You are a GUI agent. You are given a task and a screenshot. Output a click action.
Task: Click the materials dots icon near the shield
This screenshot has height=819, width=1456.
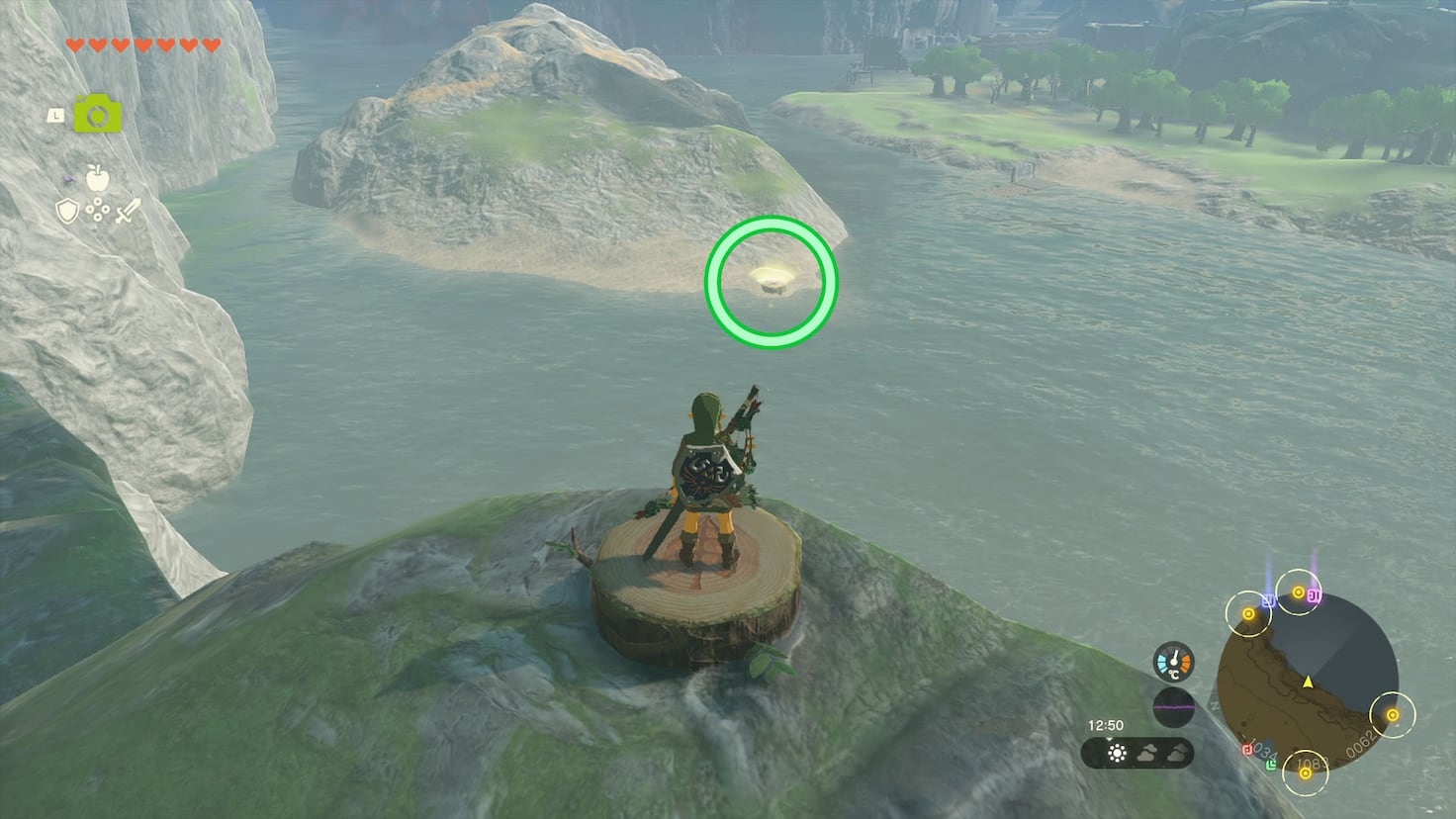[x=96, y=212]
